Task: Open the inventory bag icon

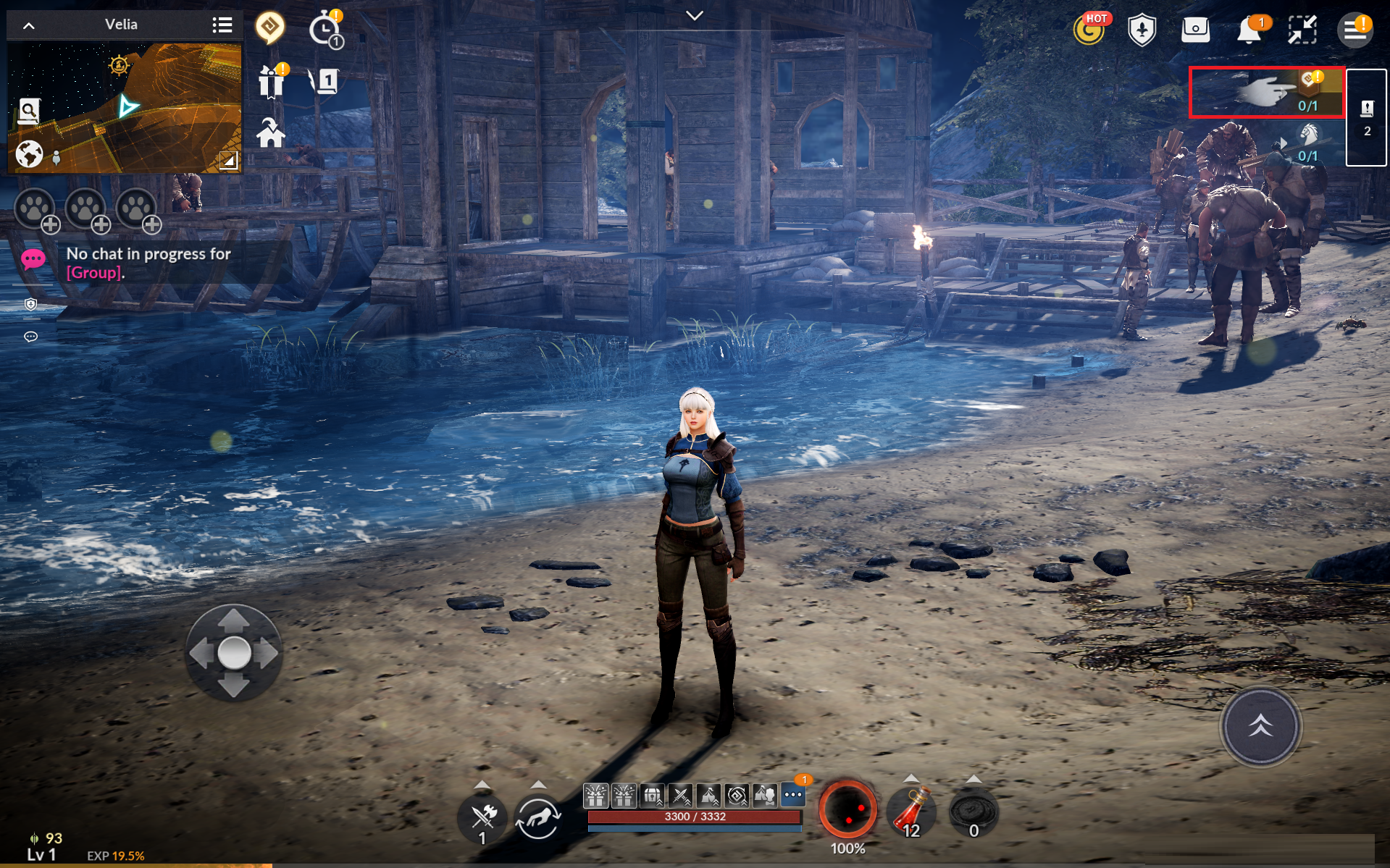Action: 1195,30
